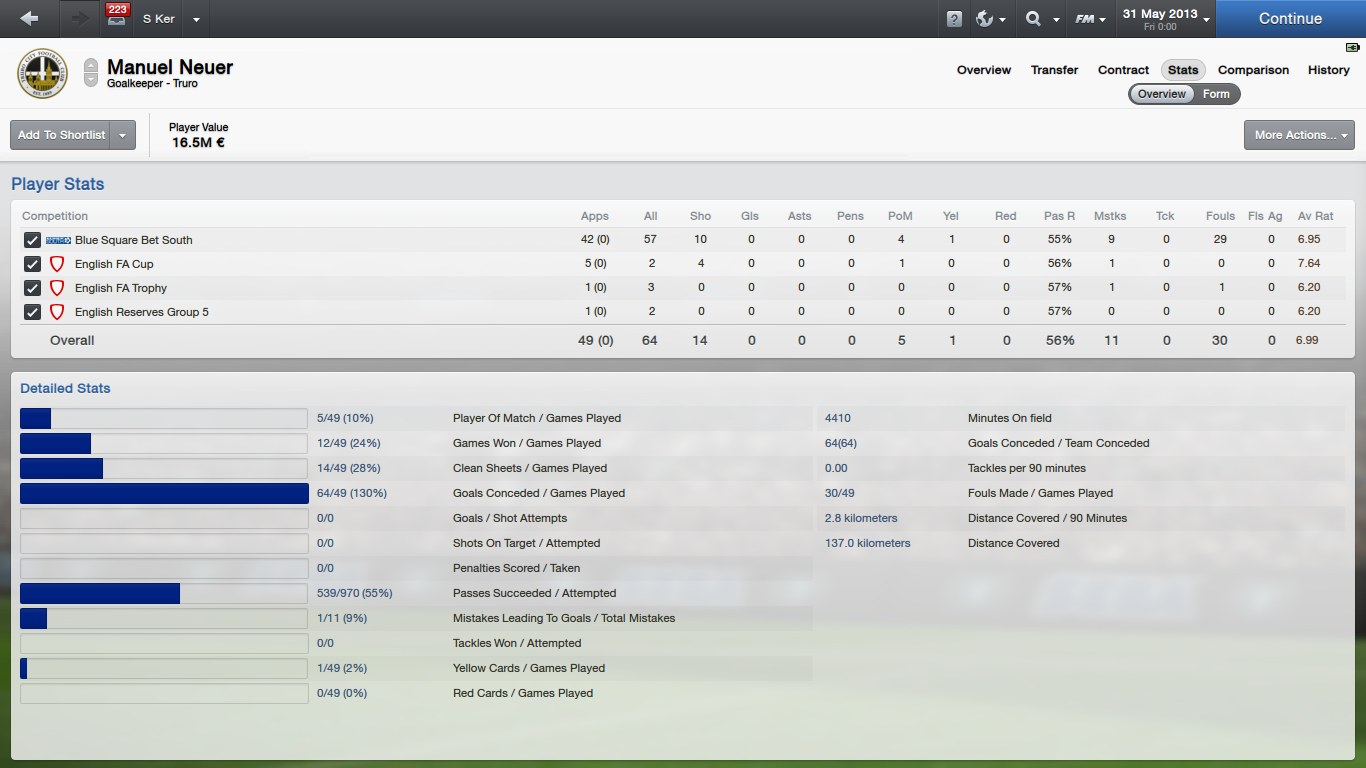The width and height of the screenshot is (1366, 768).
Task: Toggle the English Reserves Group 5 checkbox
Action: (x=33, y=312)
